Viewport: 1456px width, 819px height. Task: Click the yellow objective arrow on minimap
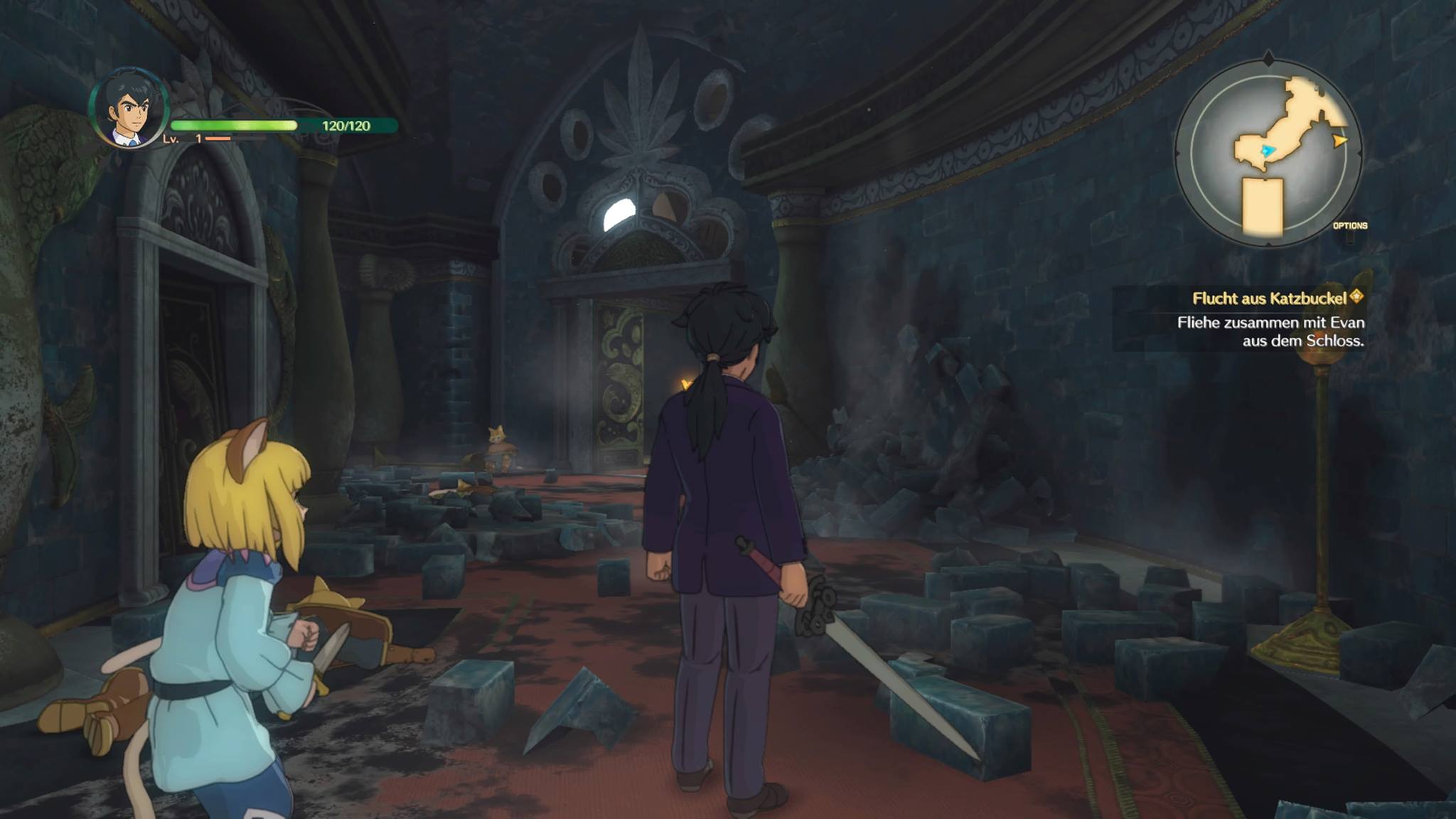point(1340,141)
